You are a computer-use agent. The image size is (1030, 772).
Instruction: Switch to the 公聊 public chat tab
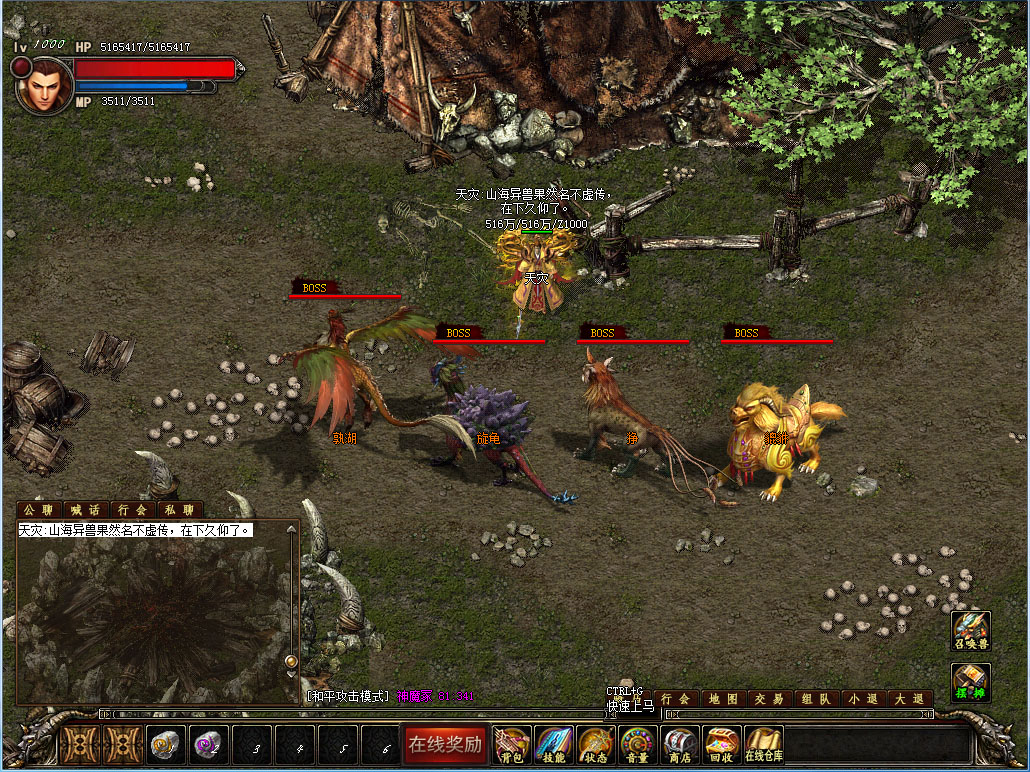tap(40, 510)
